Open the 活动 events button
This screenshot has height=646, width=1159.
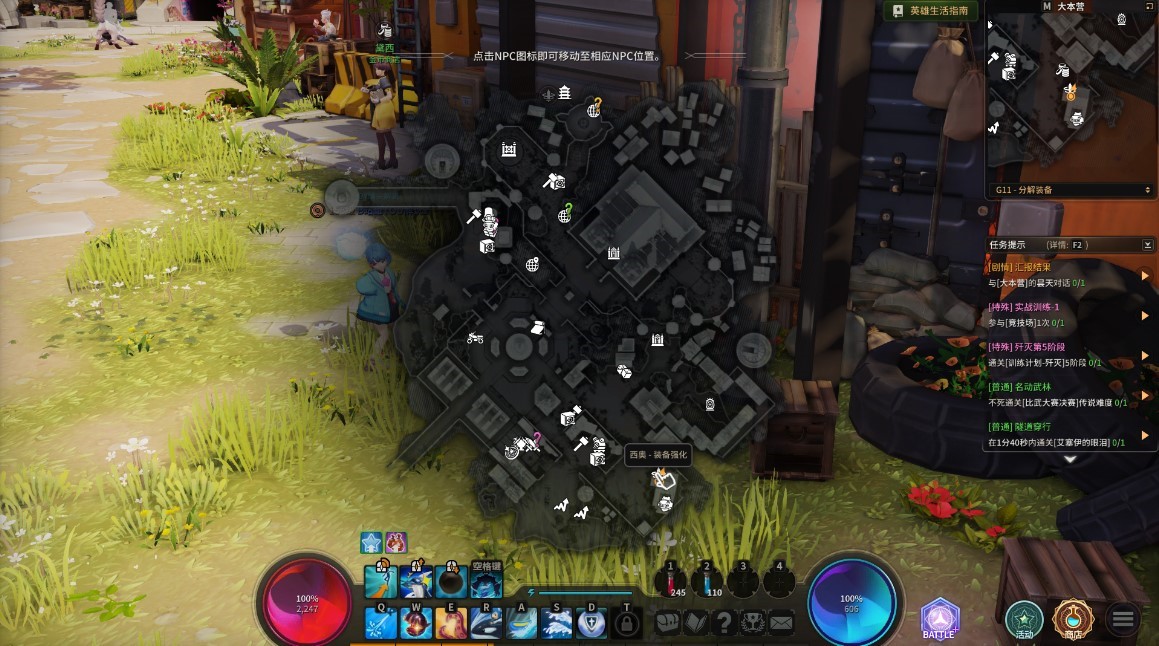[1024, 620]
